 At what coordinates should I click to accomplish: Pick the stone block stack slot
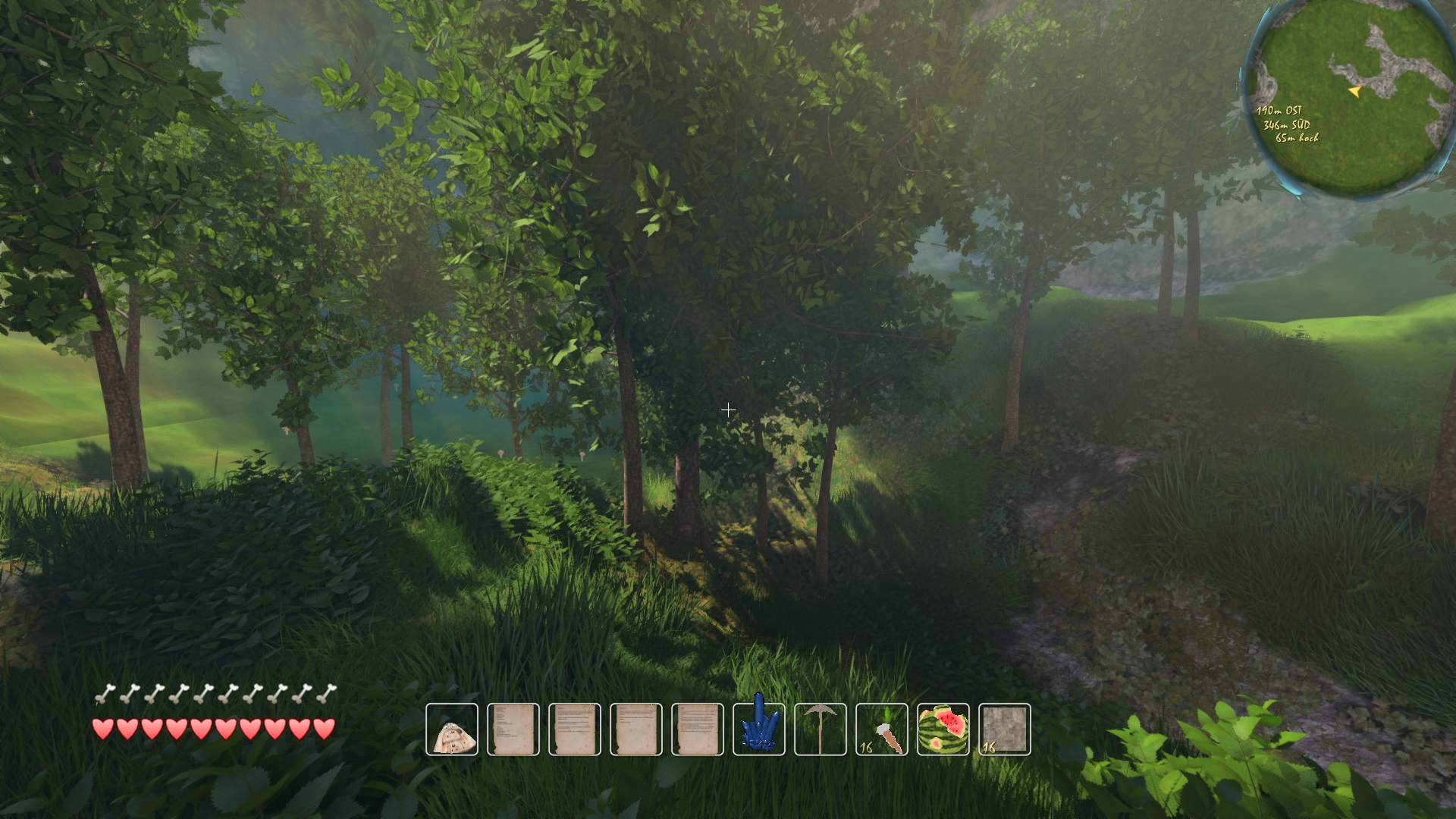1005,730
